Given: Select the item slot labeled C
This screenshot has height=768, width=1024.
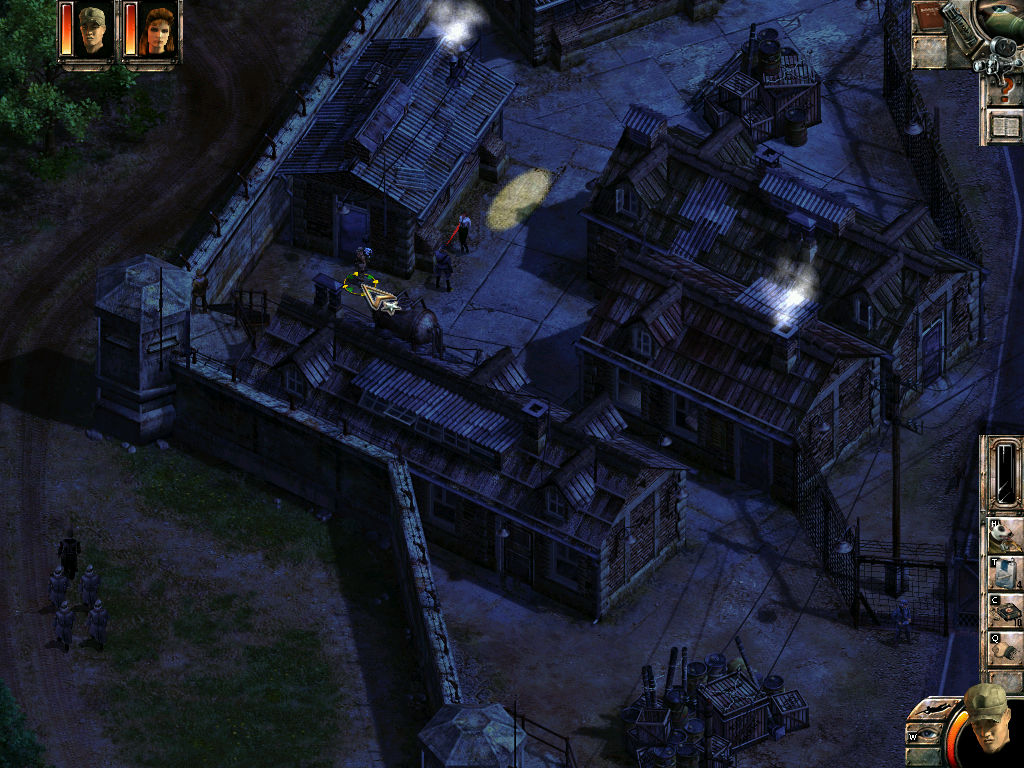Looking at the screenshot, I should click(1004, 611).
